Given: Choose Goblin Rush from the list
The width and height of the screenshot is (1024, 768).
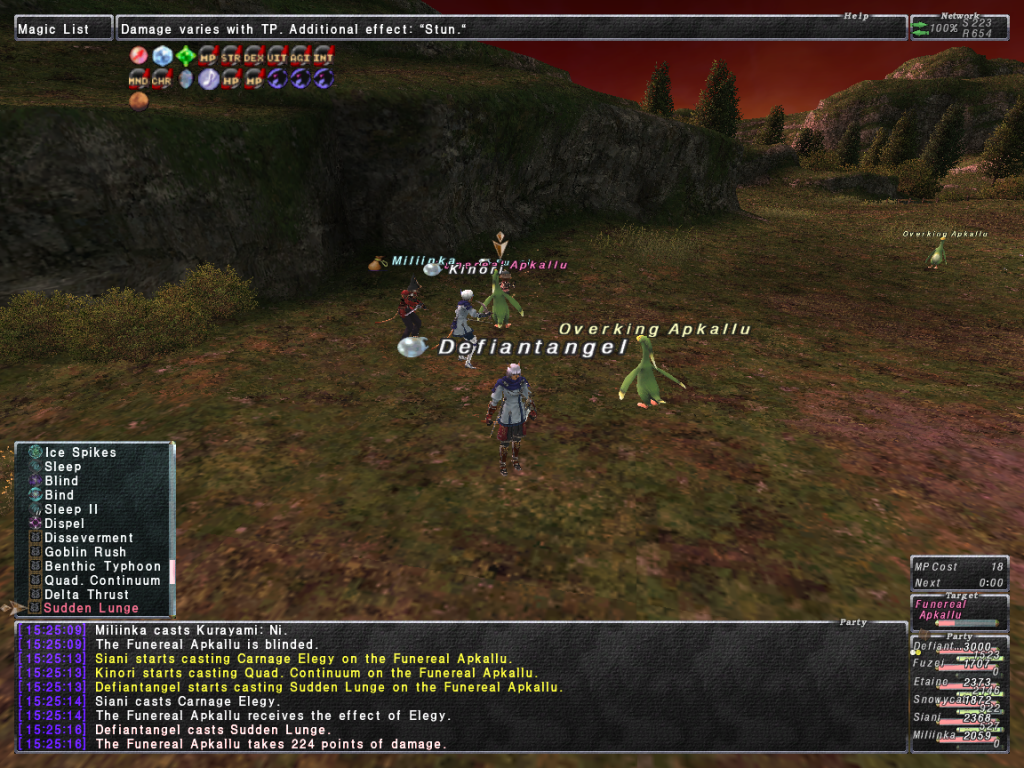Looking at the screenshot, I should tap(85, 552).
